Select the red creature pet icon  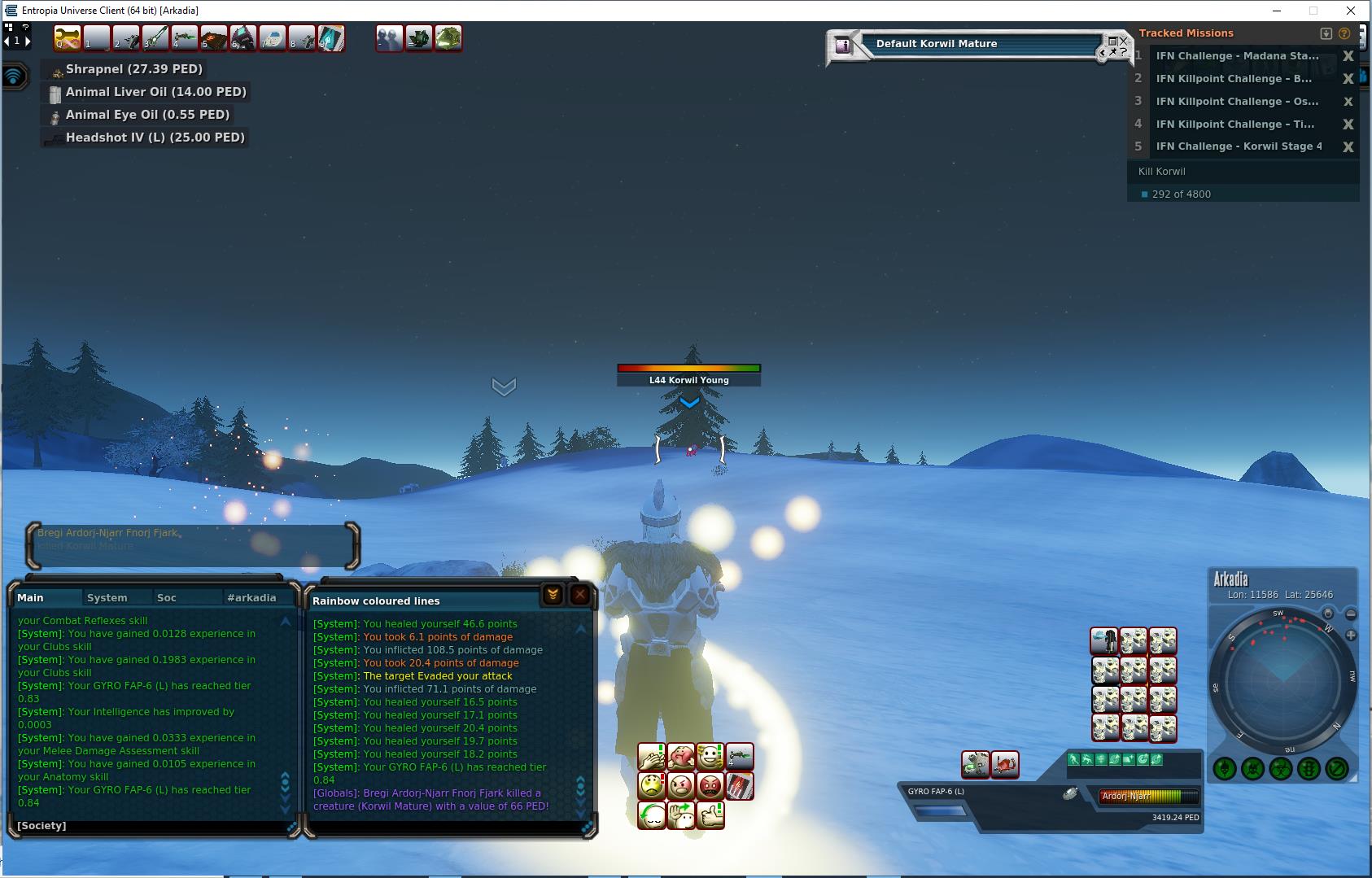tap(1005, 764)
